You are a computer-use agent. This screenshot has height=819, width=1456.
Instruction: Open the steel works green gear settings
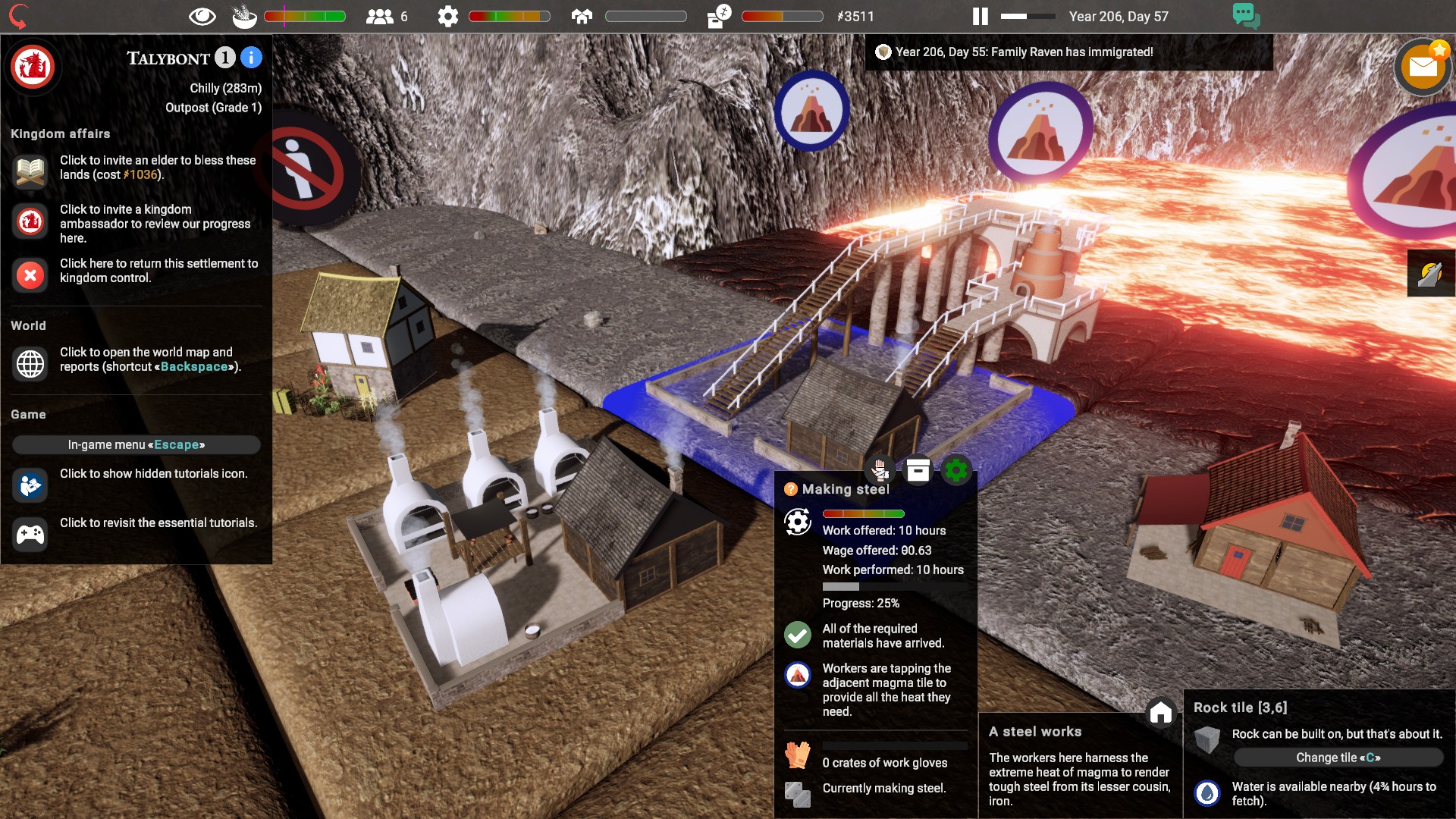(955, 471)
